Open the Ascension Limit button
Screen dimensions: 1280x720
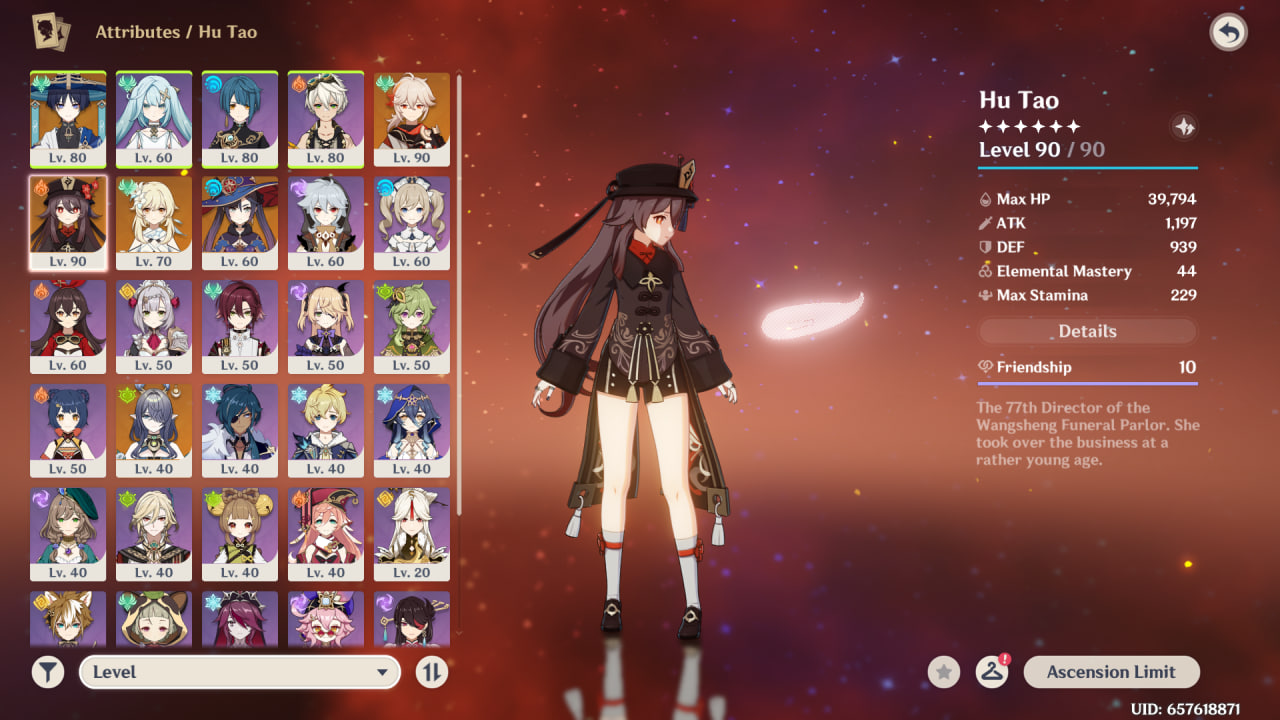click(x=1111, y=672)
